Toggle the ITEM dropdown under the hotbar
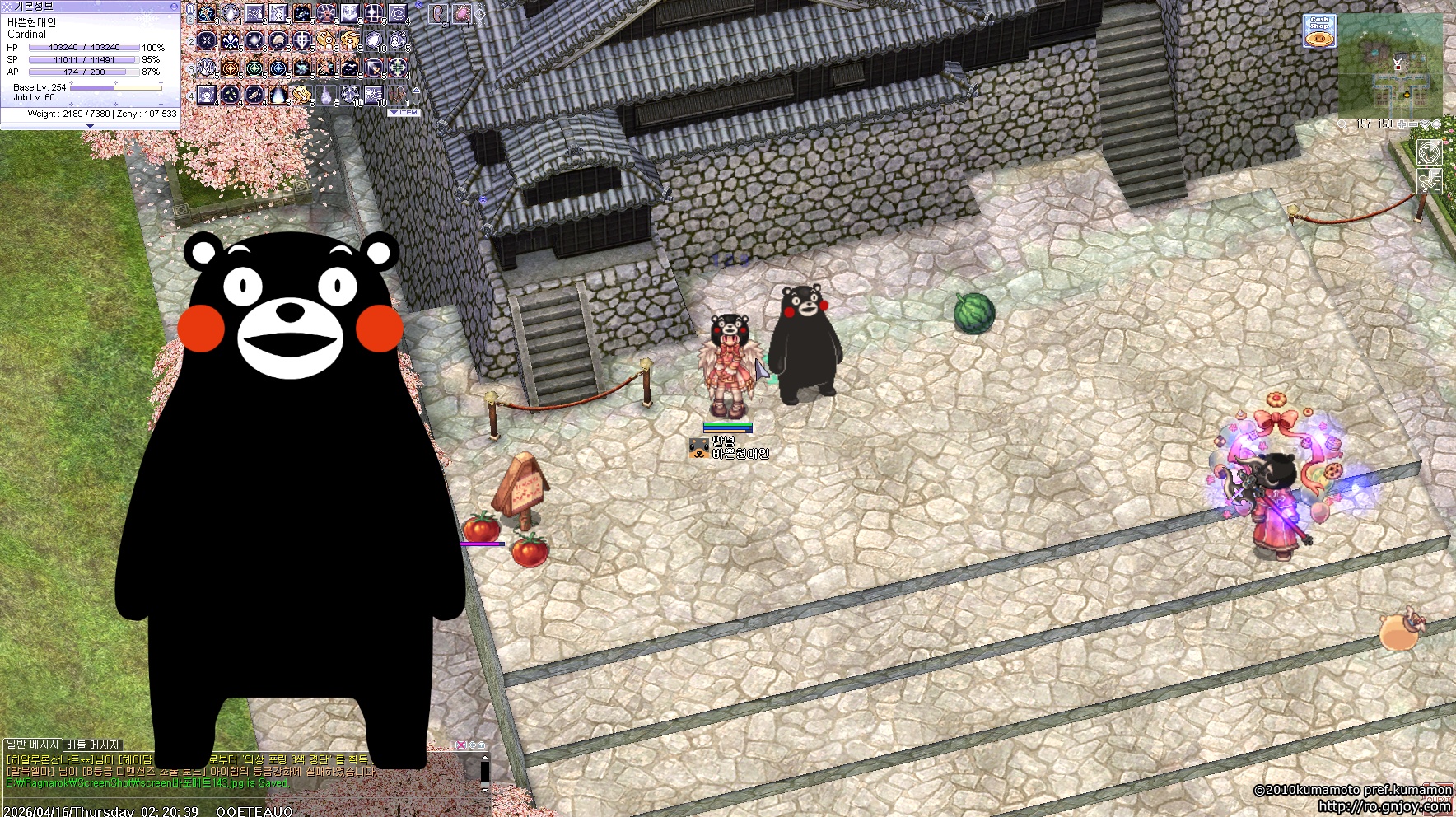 pyautogui.click(x=404, y=113)
